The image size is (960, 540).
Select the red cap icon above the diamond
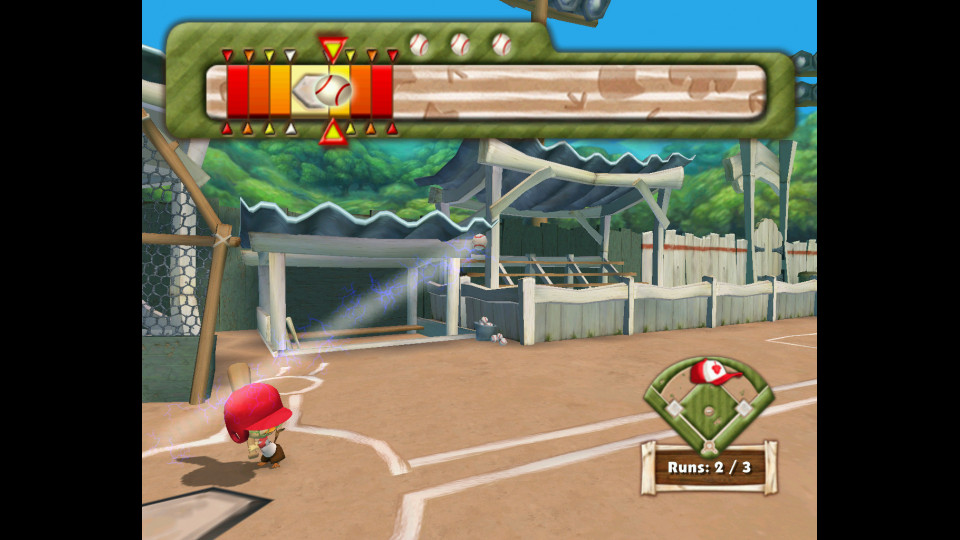coord(714,373)
